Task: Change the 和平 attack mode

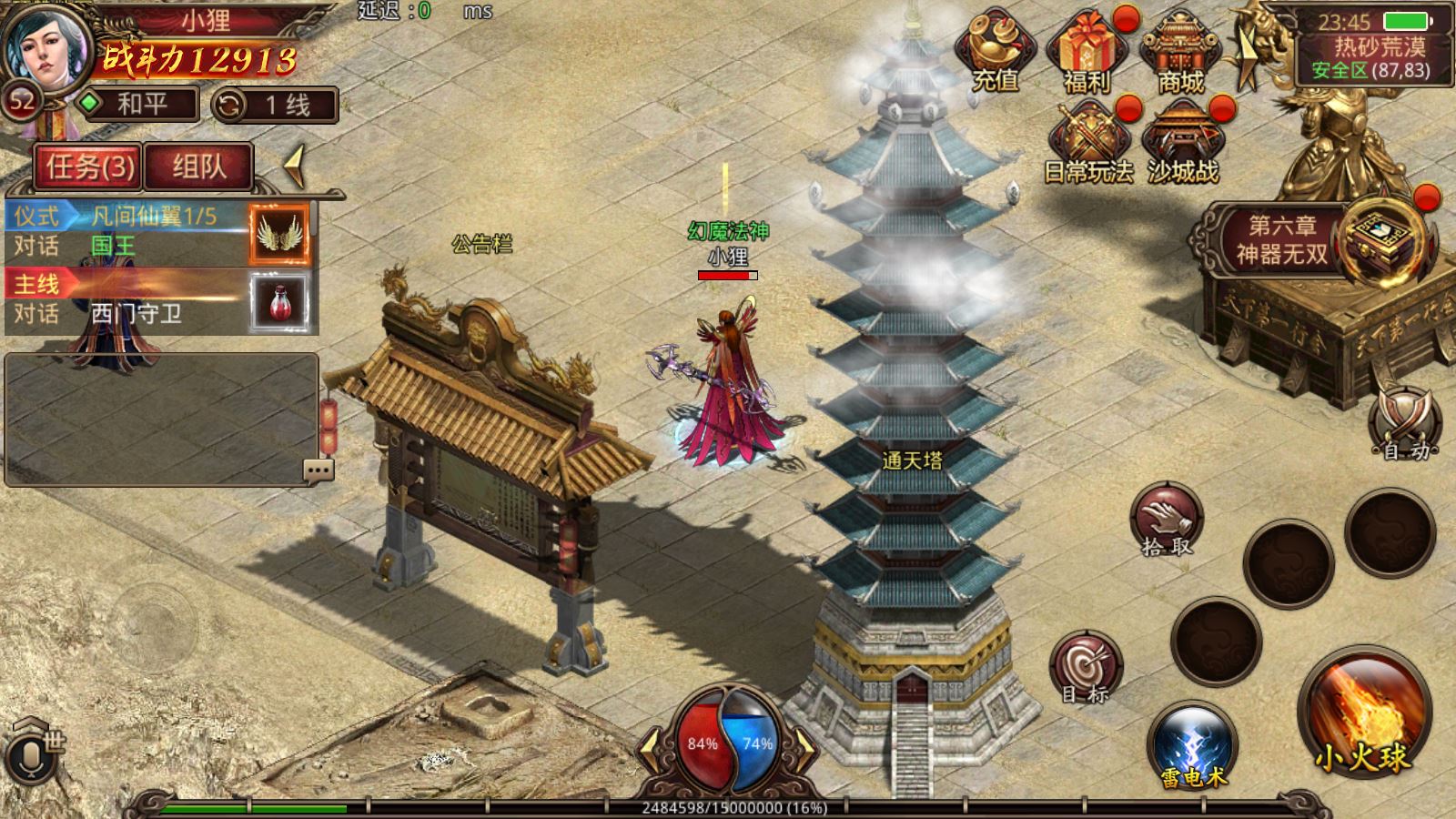Action: 138,104
